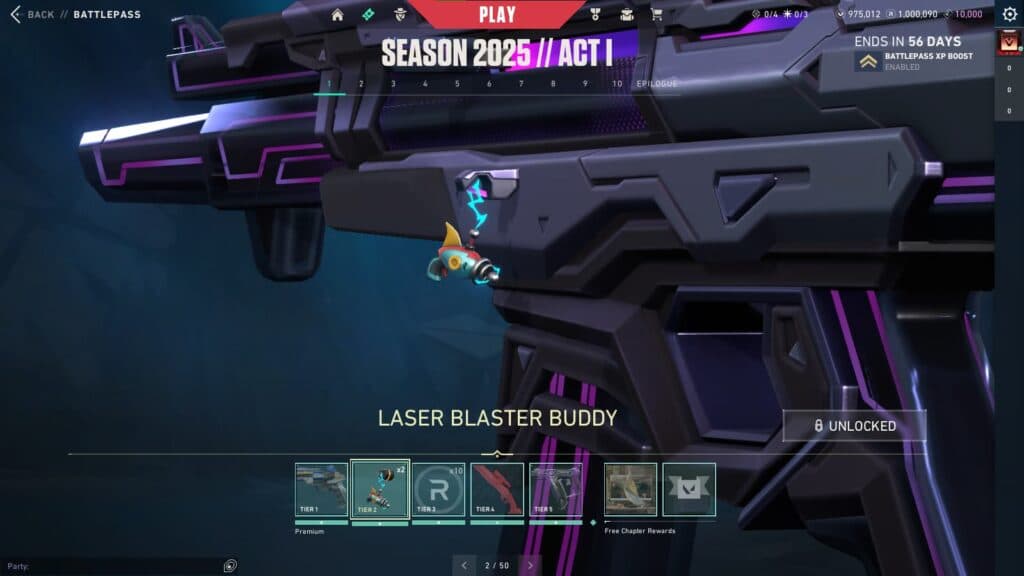Screen dimensions: 1024x576
Task: Click the red PLAY button
Action: point(497,14)
